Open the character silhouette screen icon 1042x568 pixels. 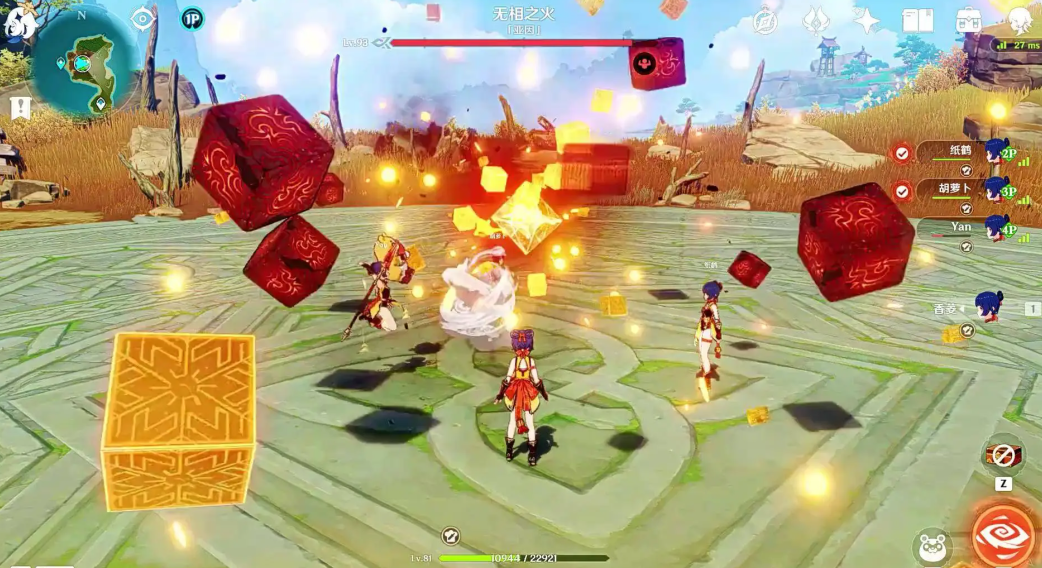pyautogui.click(x=1019, y=21)
